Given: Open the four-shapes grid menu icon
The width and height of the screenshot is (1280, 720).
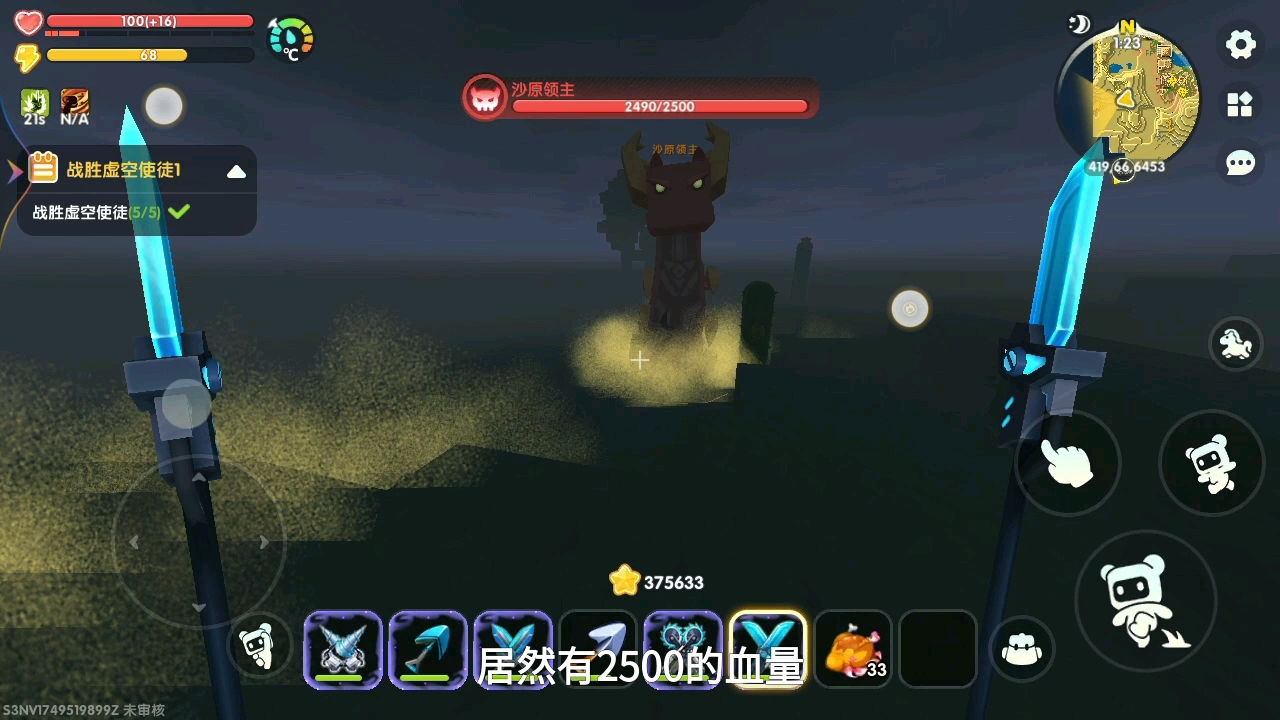Looking at the screenshot, I should [1240, 104].
